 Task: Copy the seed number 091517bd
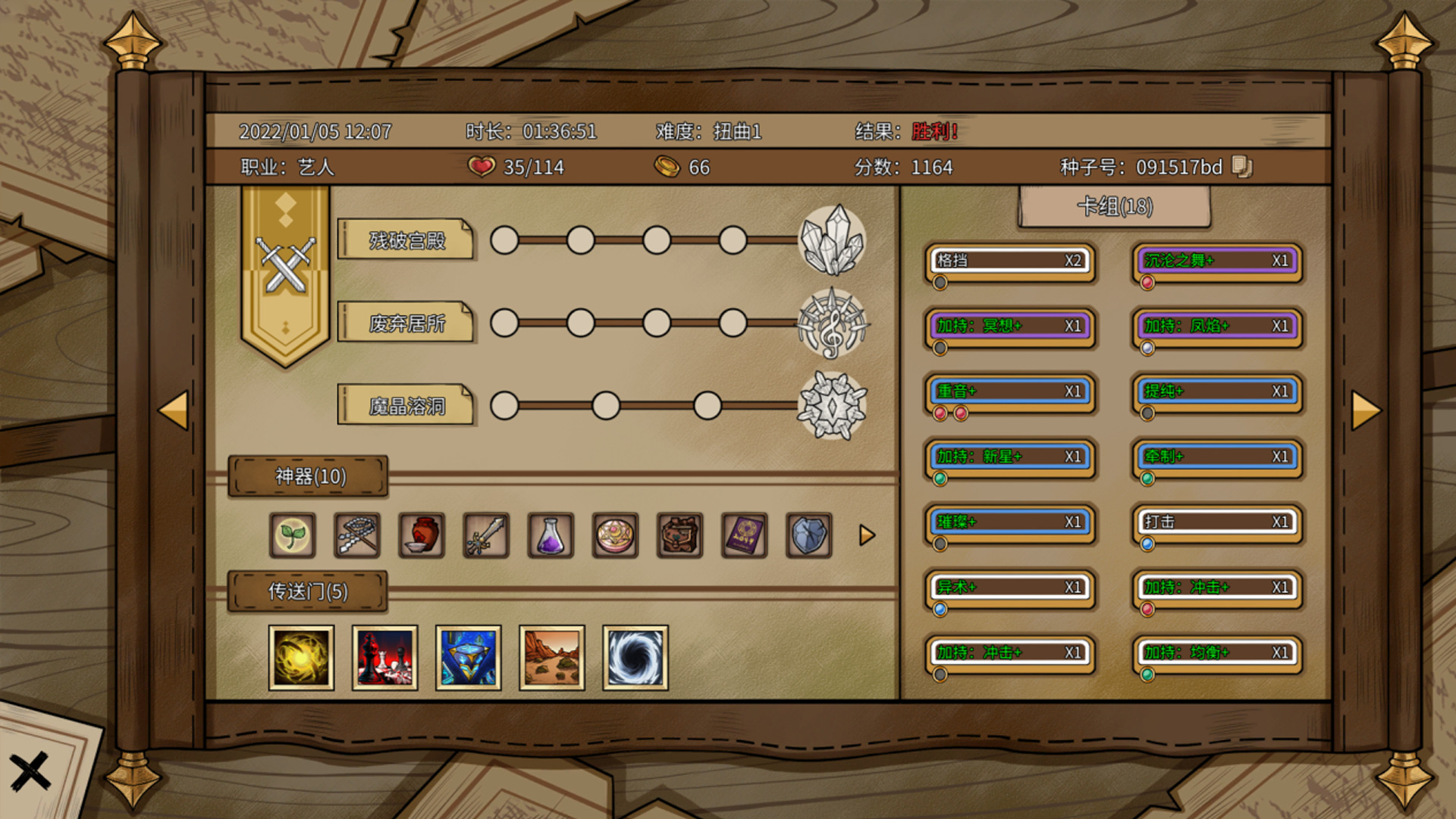(x=1241, y=167)
